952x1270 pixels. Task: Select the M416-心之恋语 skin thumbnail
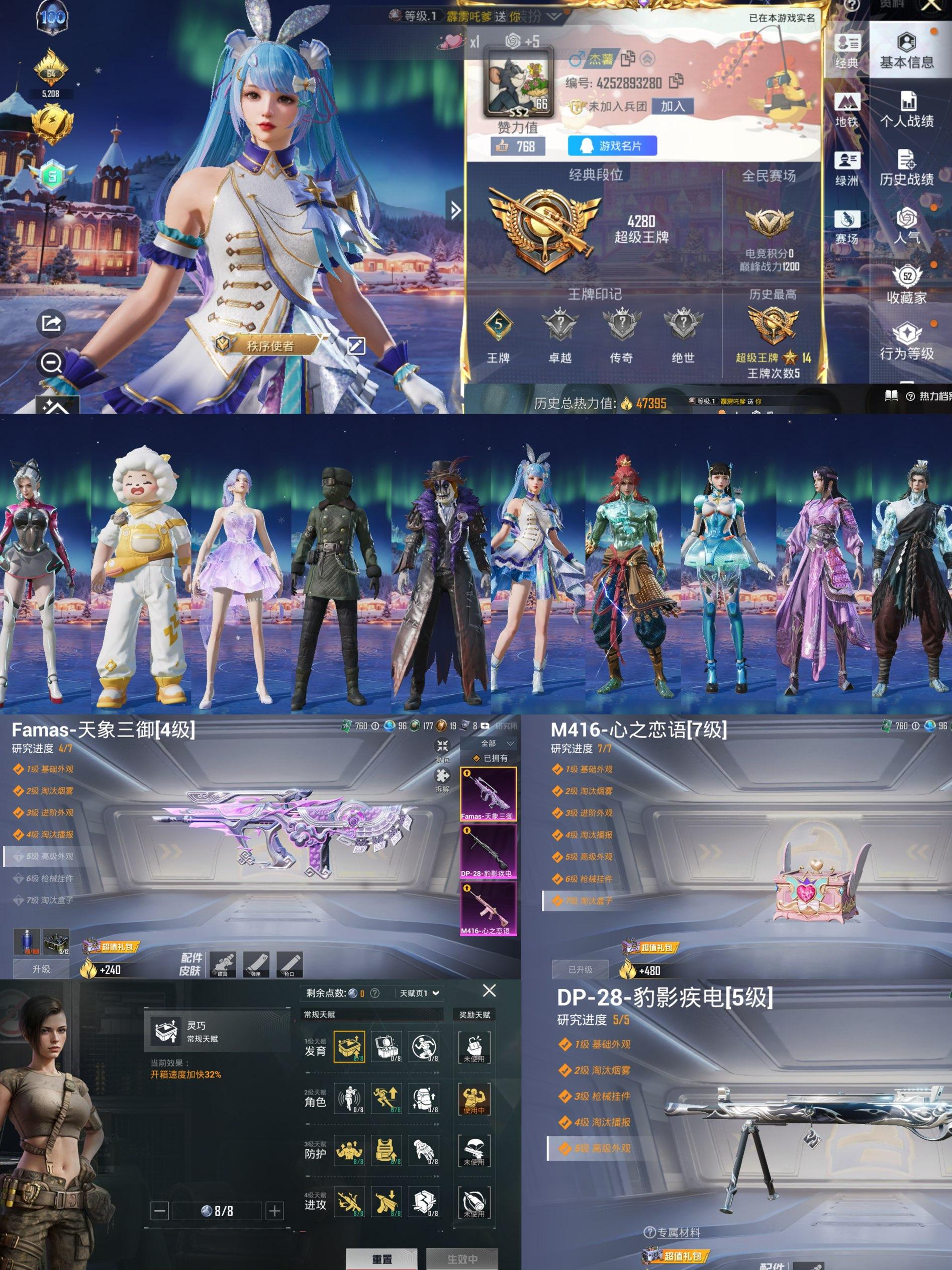point(487,910)
